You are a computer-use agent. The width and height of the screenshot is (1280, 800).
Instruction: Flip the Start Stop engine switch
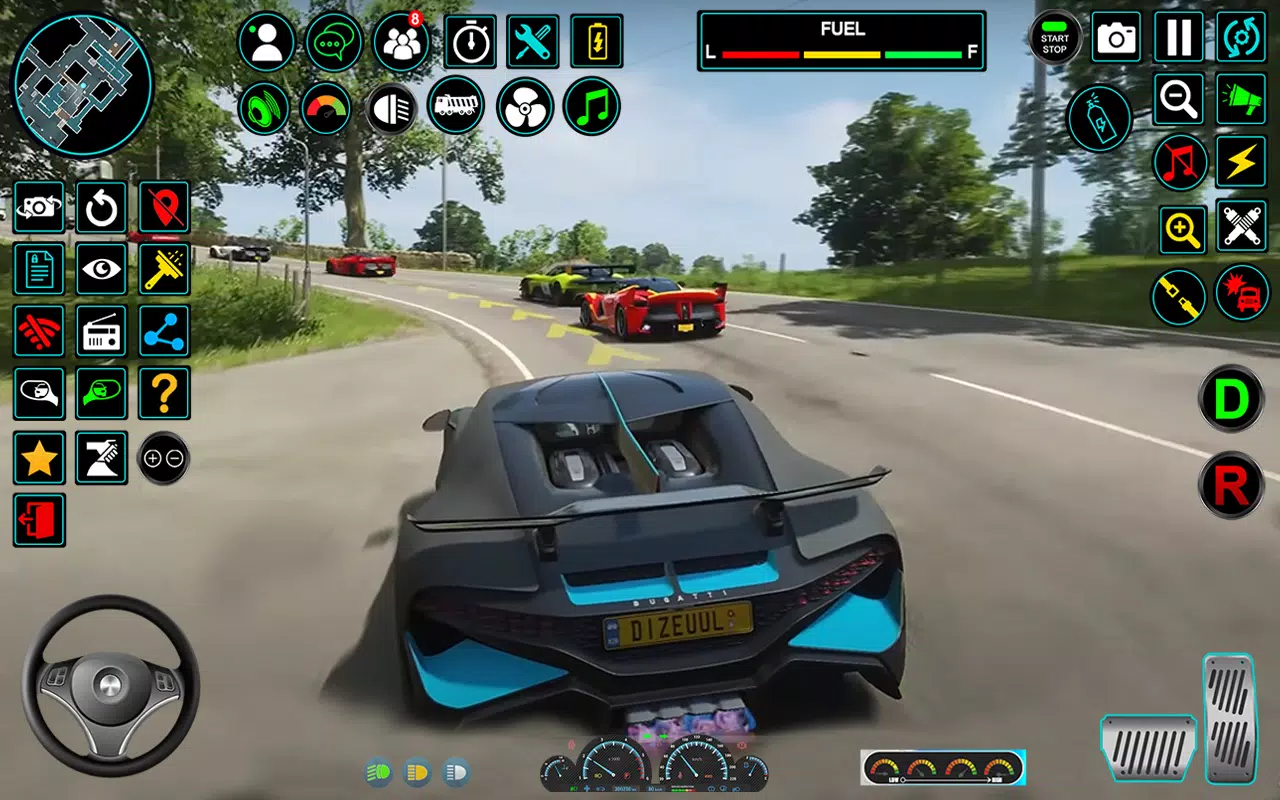click(x=1054, y=37)
